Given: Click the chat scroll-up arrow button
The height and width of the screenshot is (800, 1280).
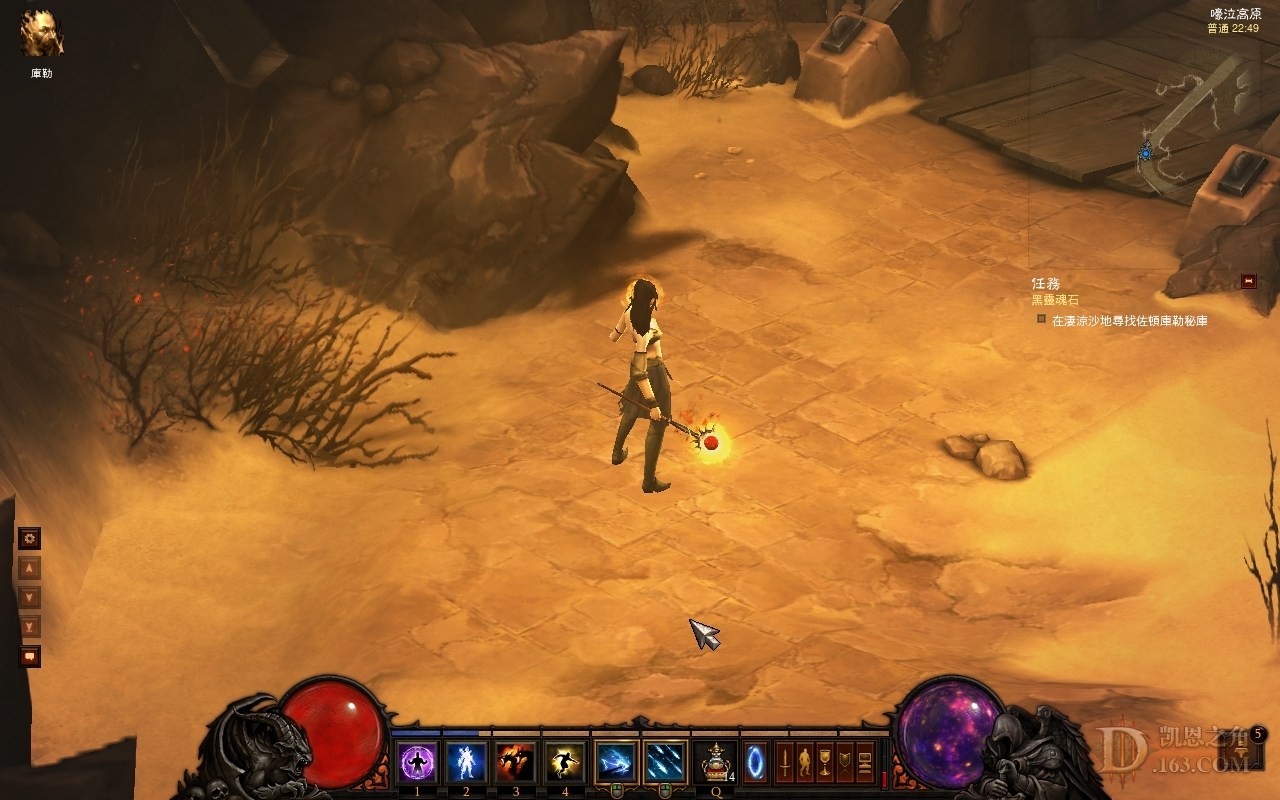Looking at the screenshot, I should click(x=30, y=568).
